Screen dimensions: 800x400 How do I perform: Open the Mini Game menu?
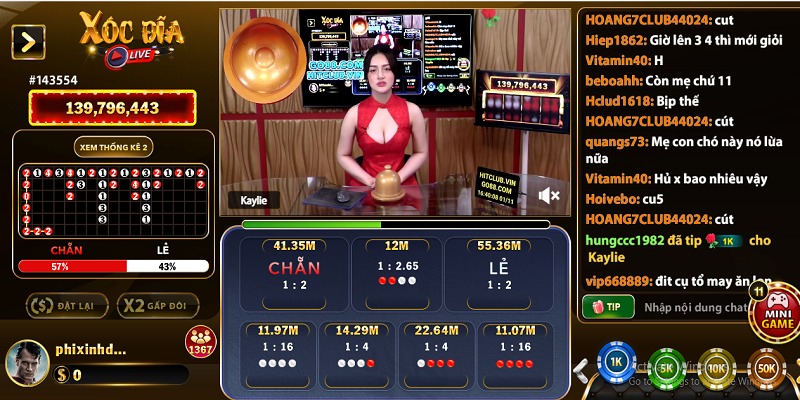(x=776, y=311)
